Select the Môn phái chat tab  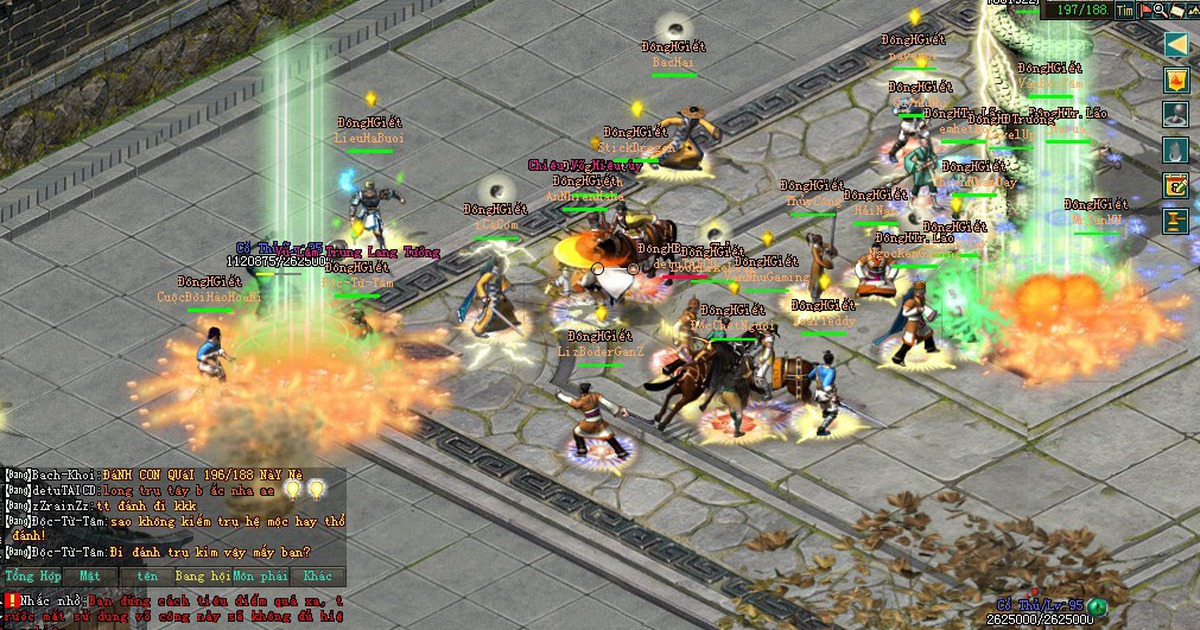coord(260,577)
